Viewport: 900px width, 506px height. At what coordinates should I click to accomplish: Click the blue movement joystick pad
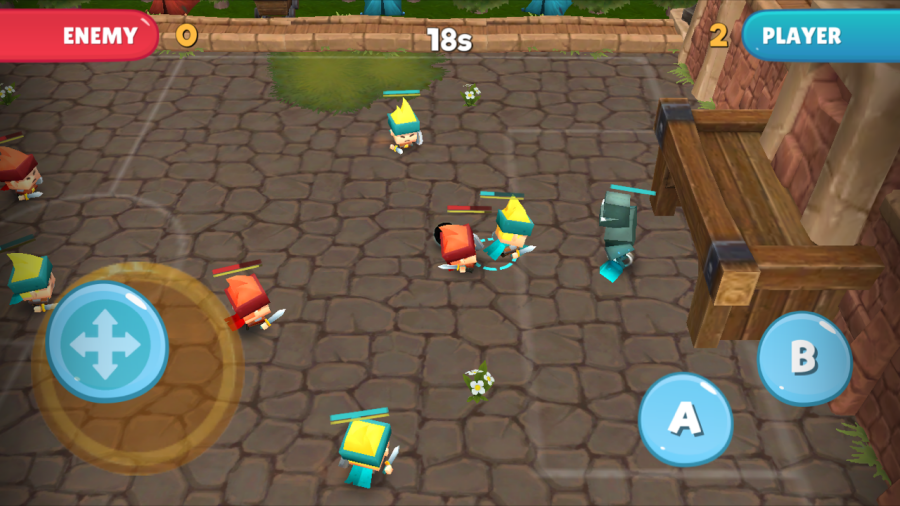(x=107, y=342)
